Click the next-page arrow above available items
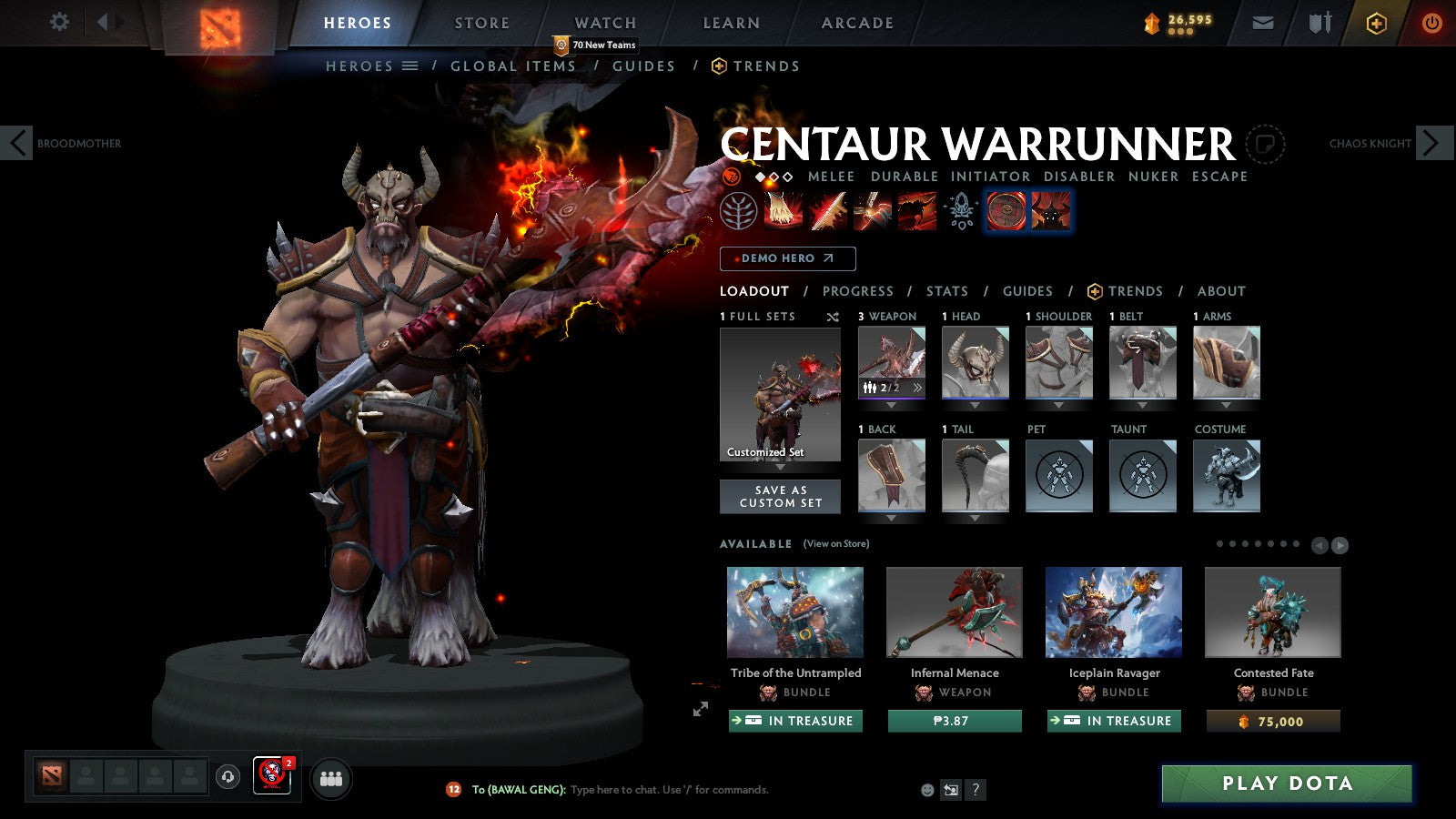 point(1339,546)
